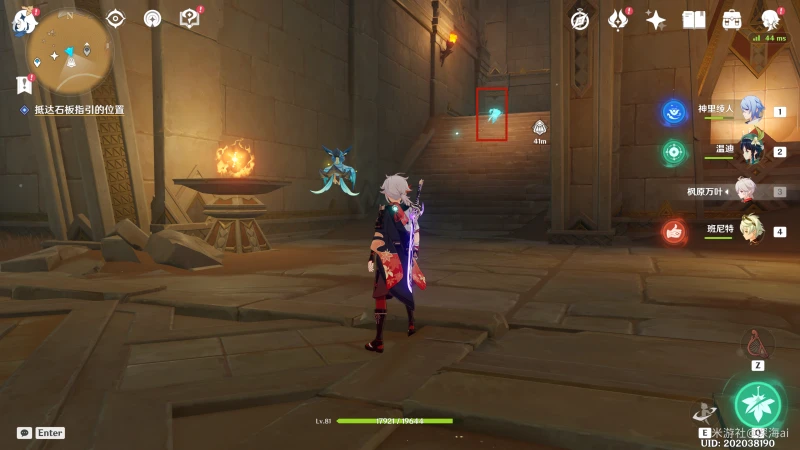Click the quest banner icon with alert

tap(25, 84)
